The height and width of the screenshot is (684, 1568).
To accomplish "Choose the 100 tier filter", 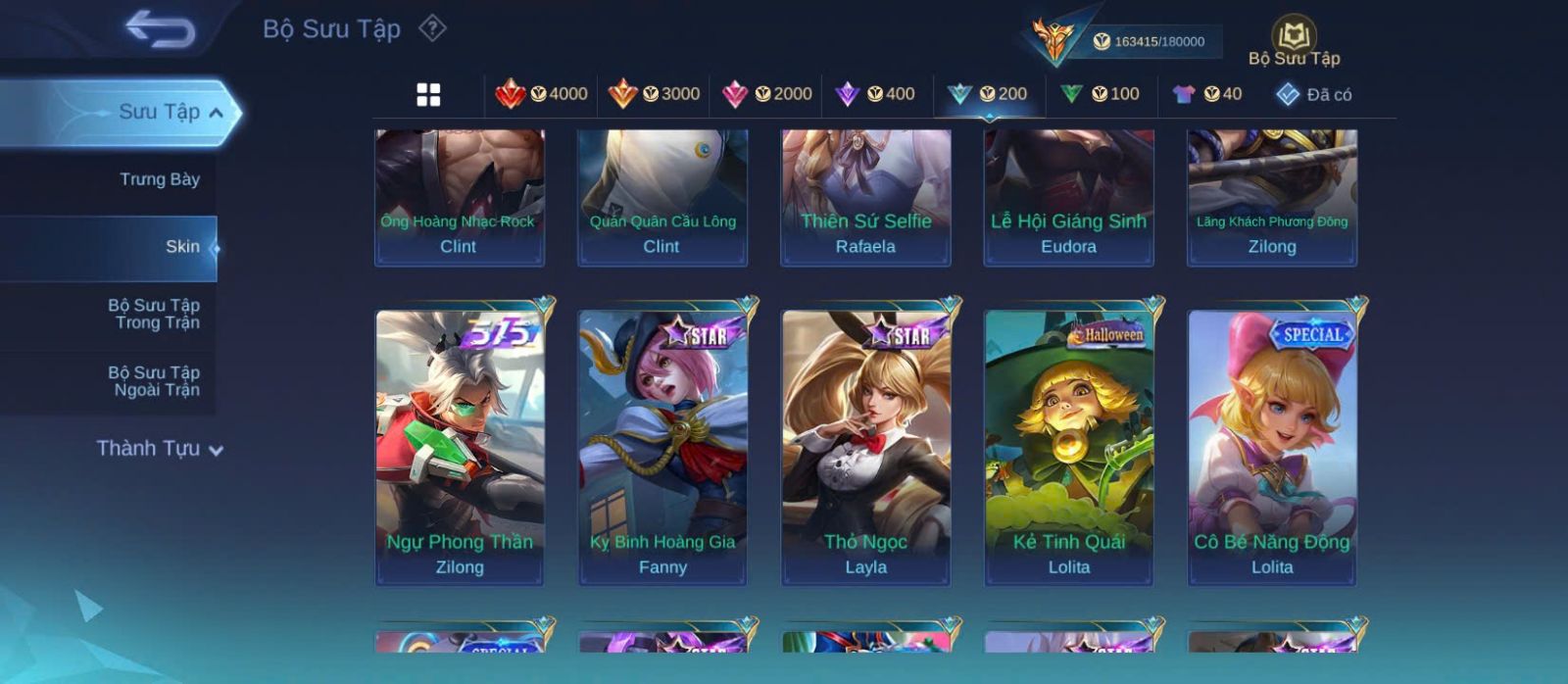I will [x=1101, y=94].
